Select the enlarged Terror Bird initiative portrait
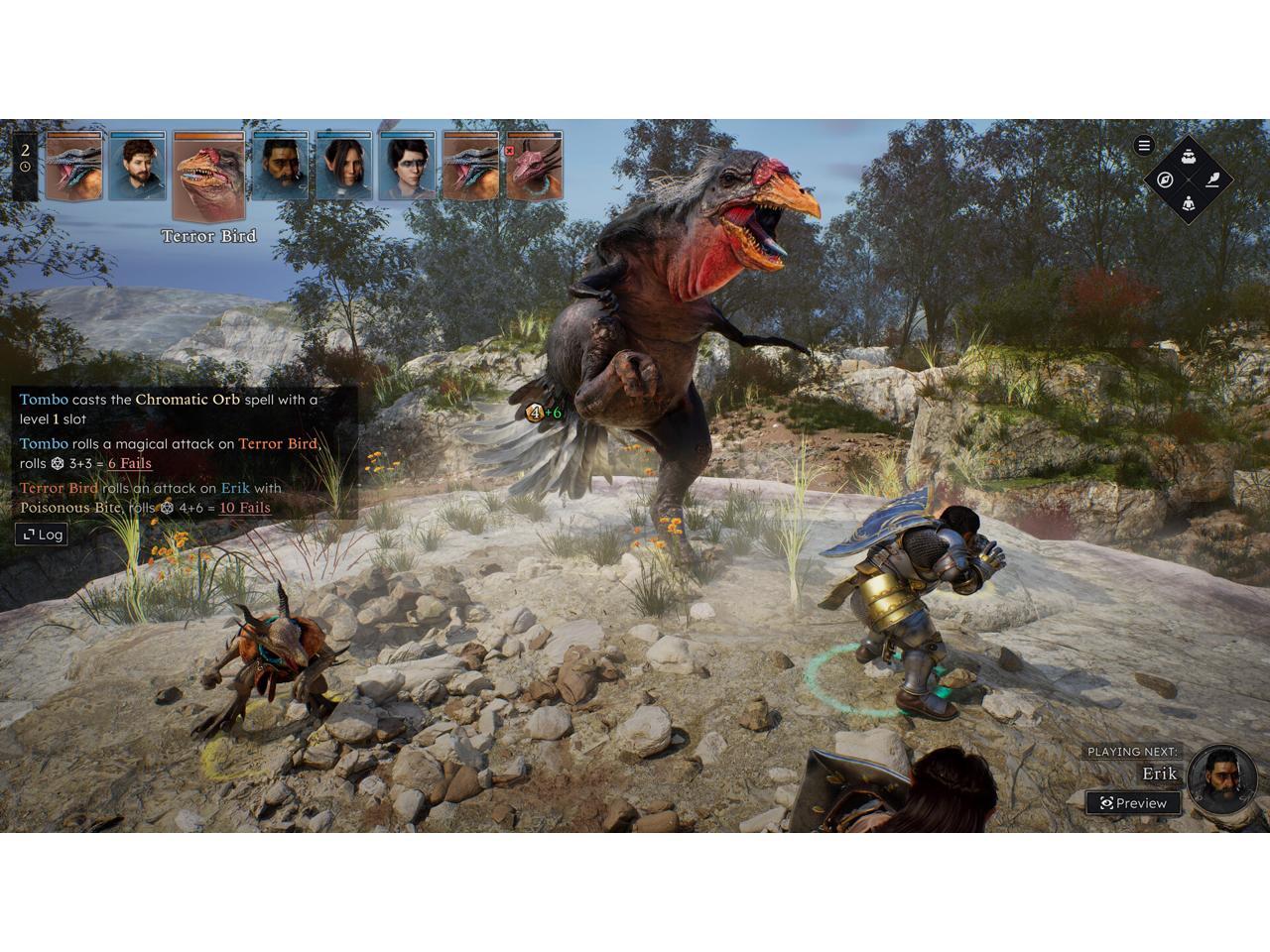This screenshot has width=1270, height=952. (208, 176)
